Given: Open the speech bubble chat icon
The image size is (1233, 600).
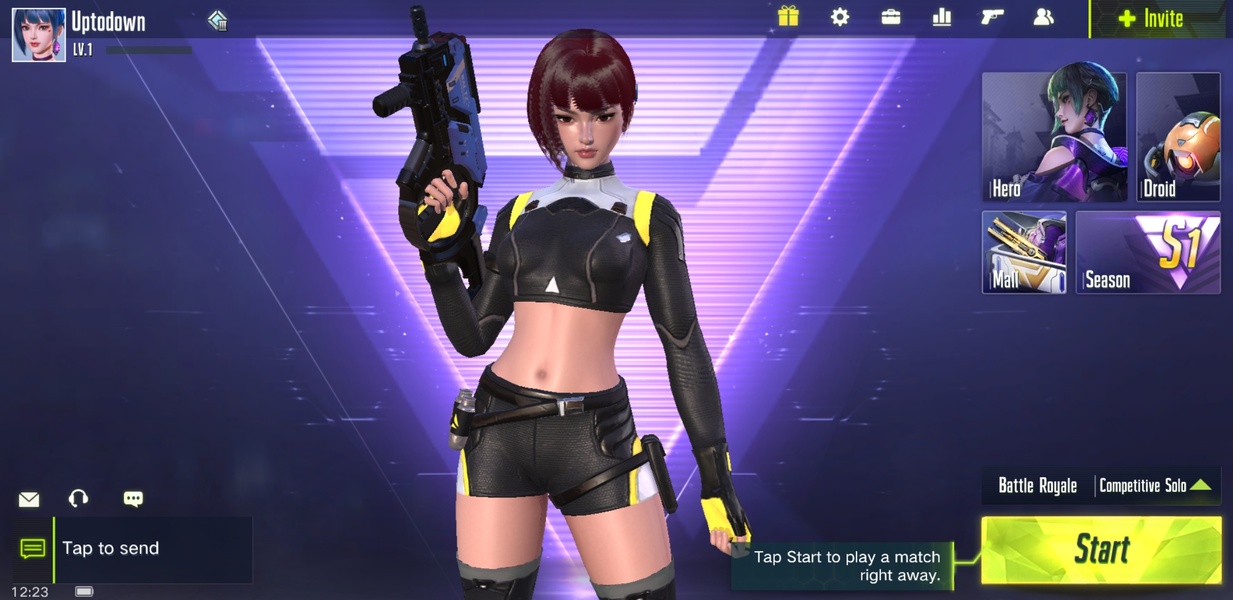Looking at the screenshot, I should [x=133, y=499].
